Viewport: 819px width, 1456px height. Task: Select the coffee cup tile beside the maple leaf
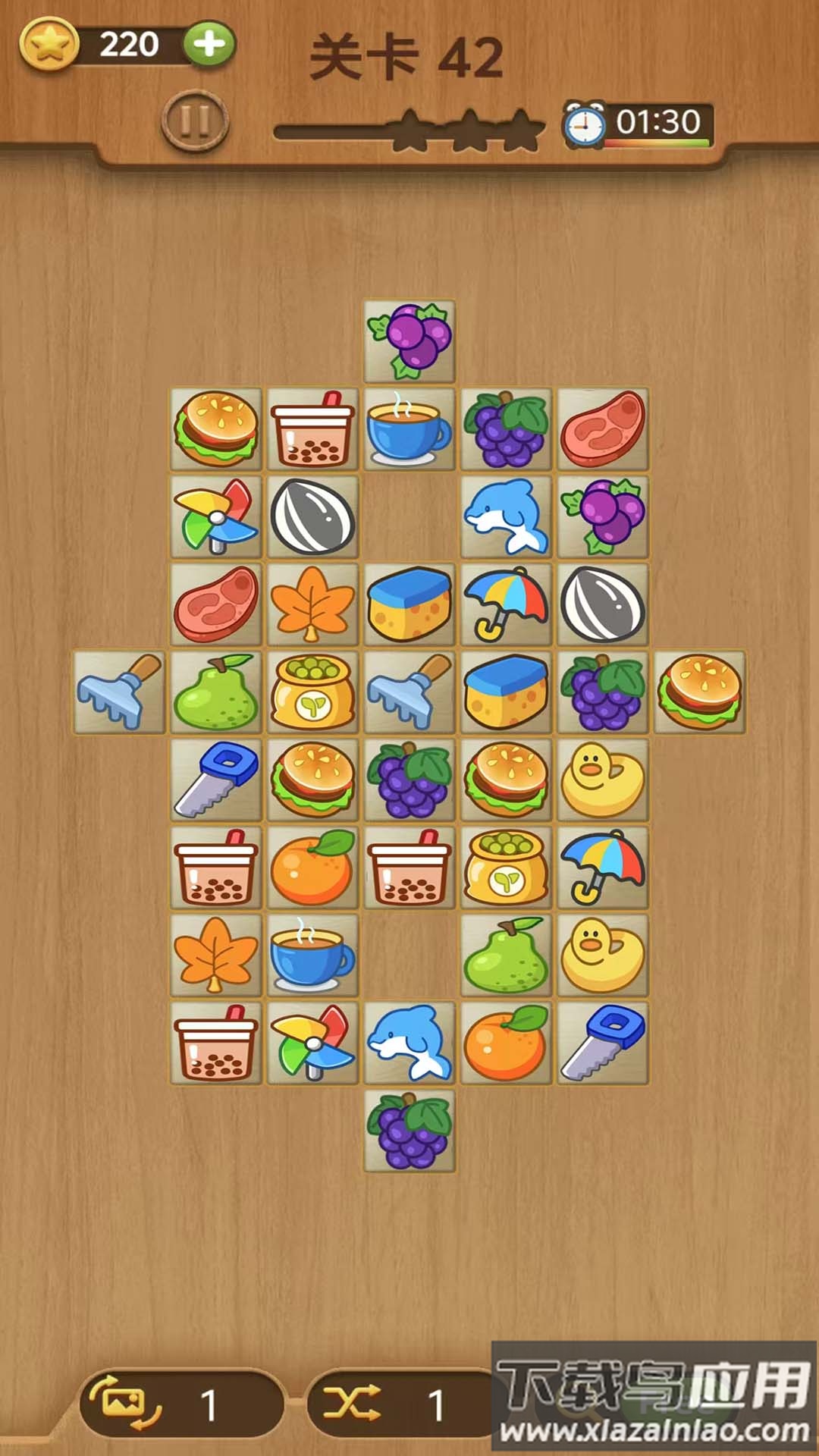tap(312, 955)
